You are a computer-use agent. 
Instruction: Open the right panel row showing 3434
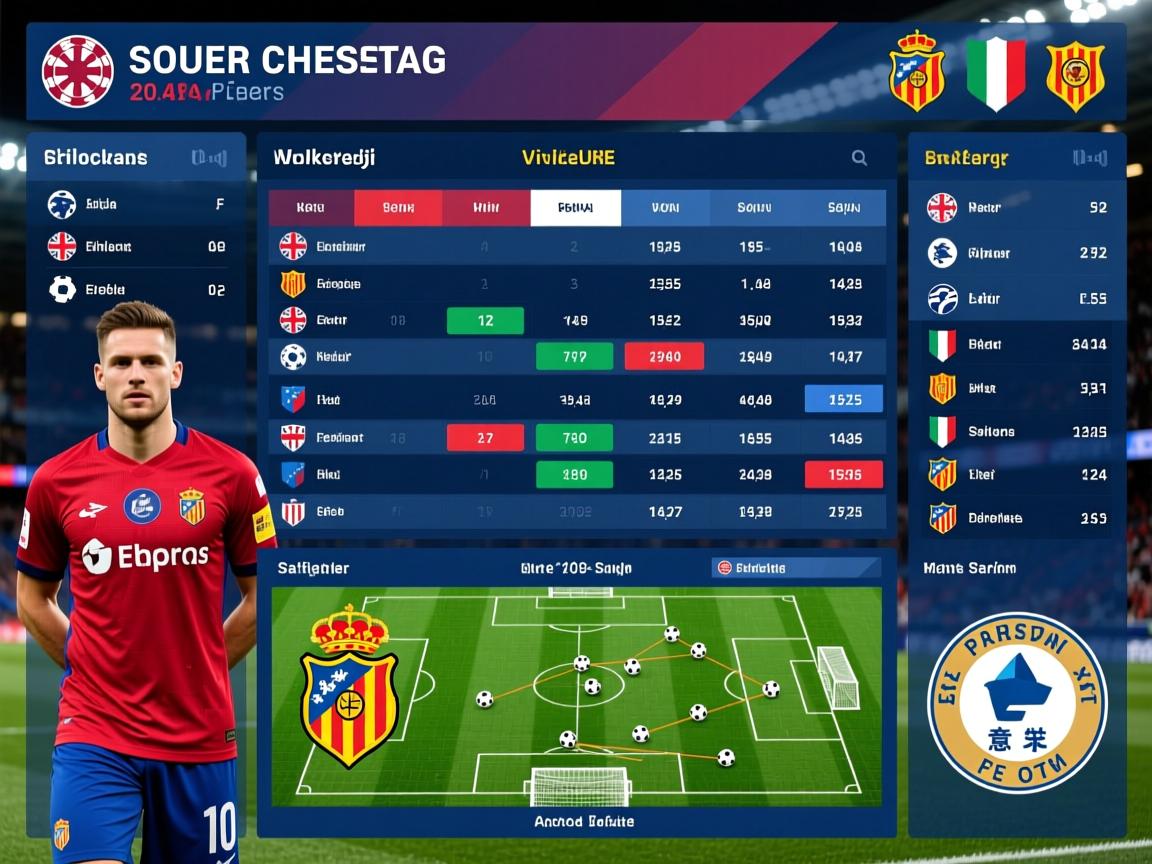1017,344
